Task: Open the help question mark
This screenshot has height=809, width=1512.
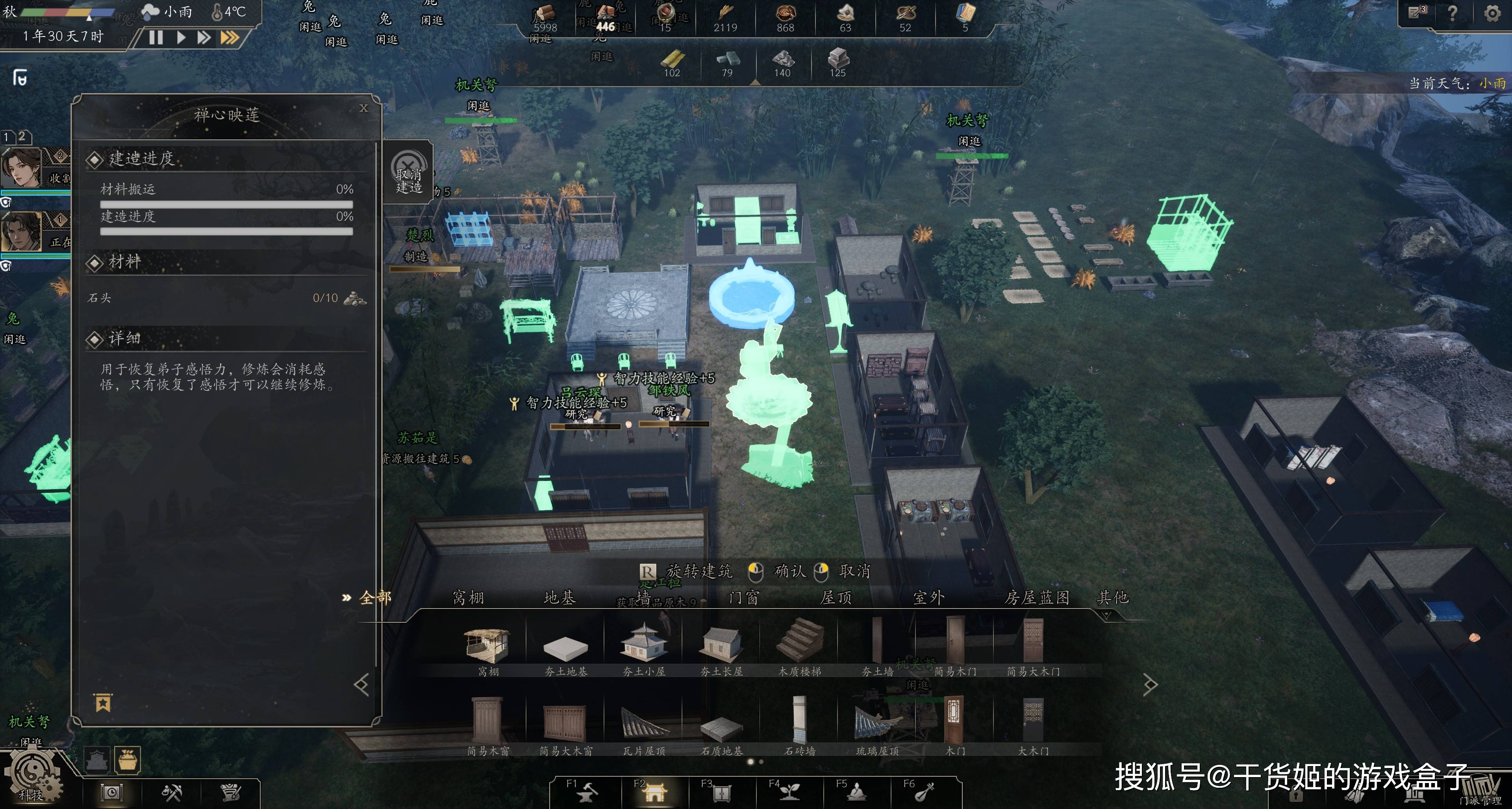Action: [1452, 13]
